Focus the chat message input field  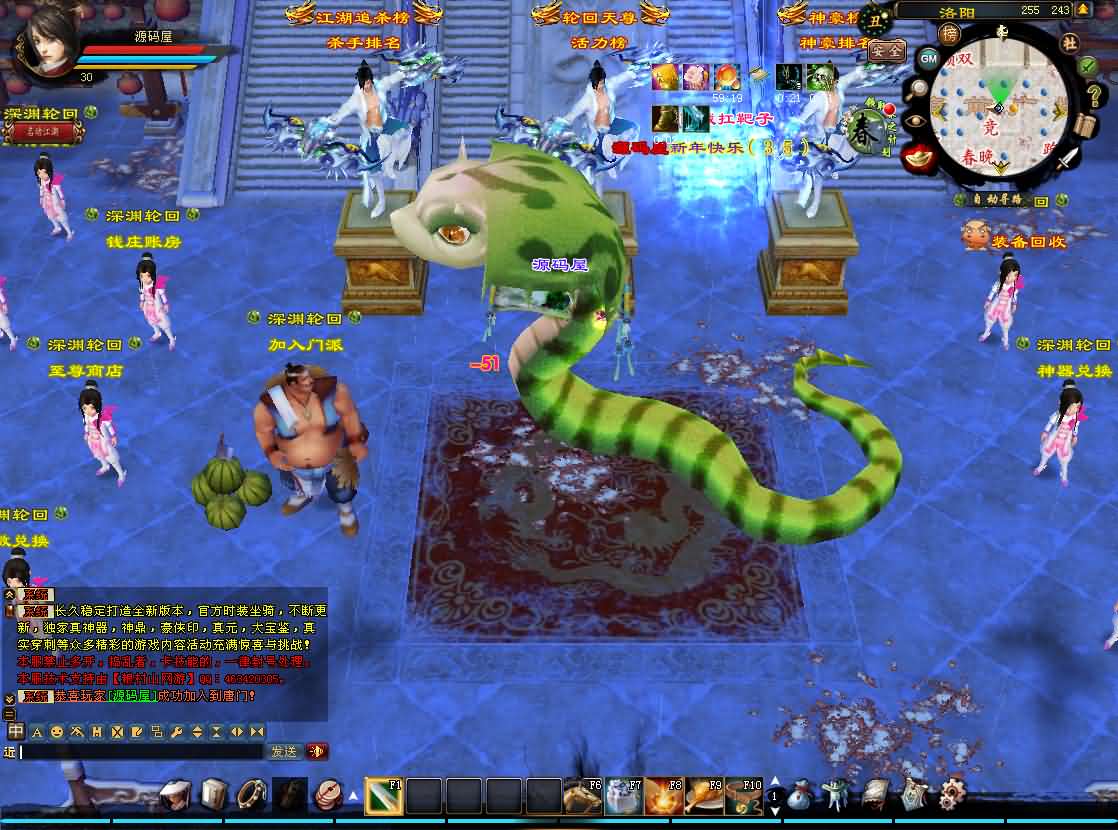click(x=140, y=752)
